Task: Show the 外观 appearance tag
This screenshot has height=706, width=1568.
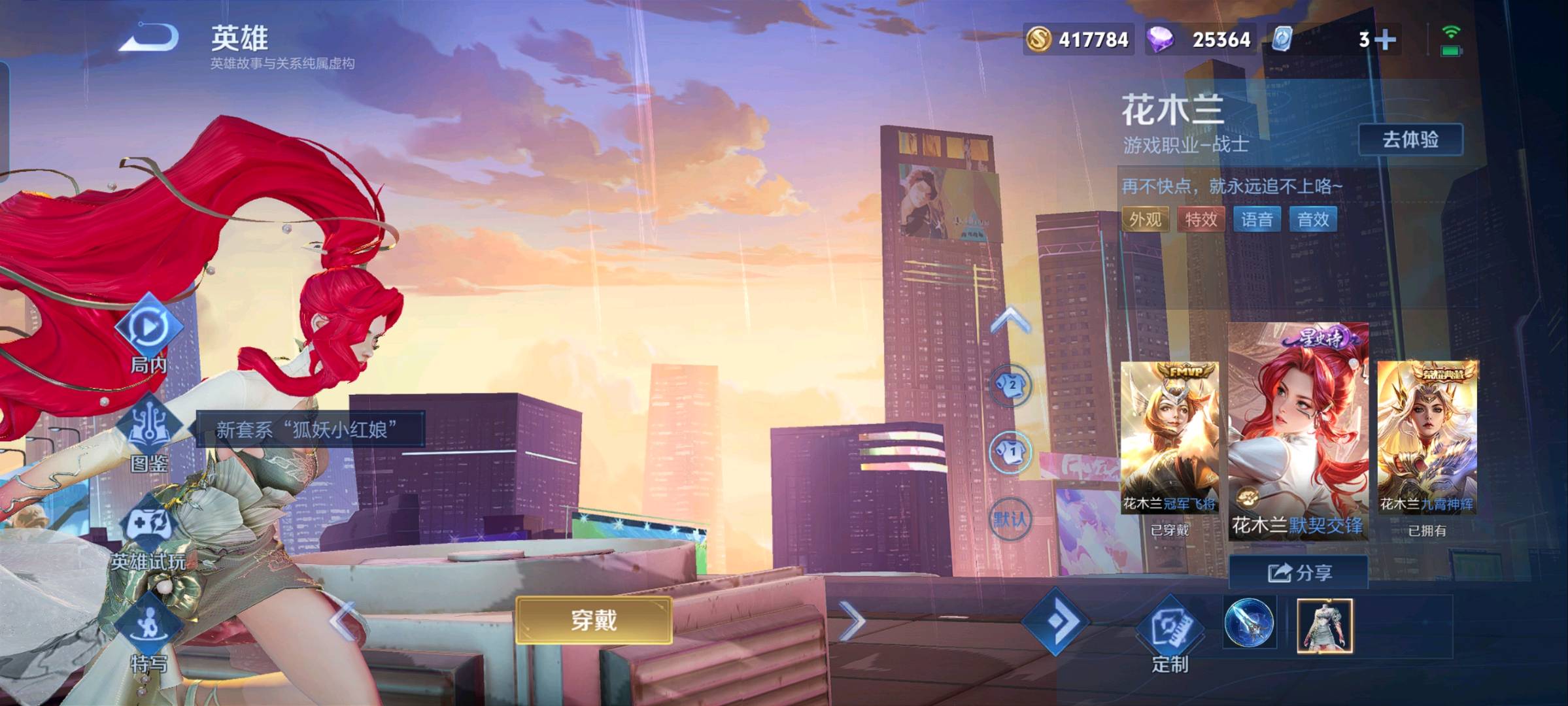Action: pos(1145,220)
